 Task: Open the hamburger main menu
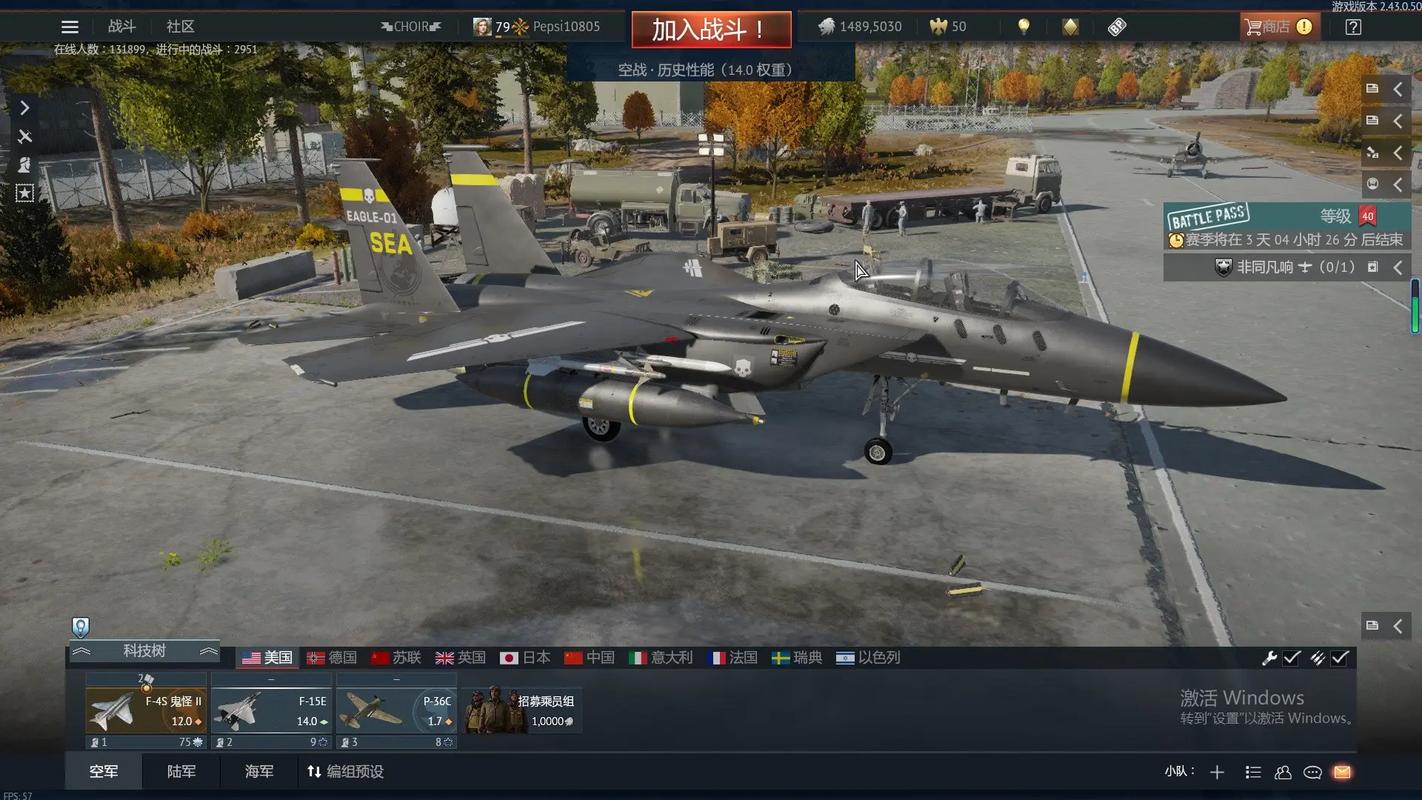[x=69, y=27]
